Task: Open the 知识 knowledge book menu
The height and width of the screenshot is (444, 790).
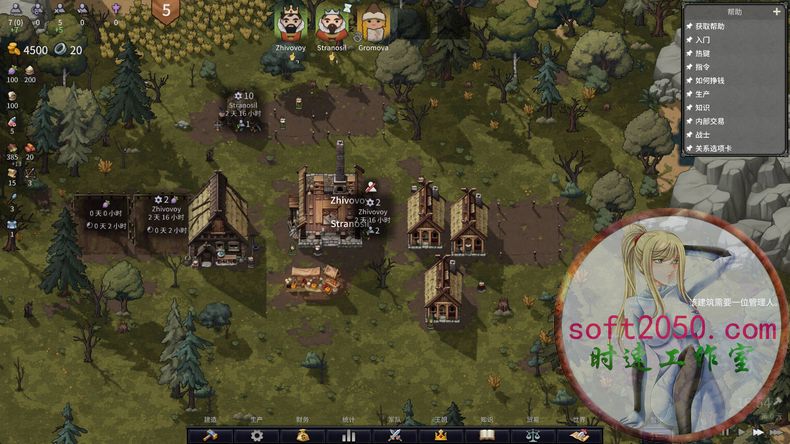Action: 487,435
